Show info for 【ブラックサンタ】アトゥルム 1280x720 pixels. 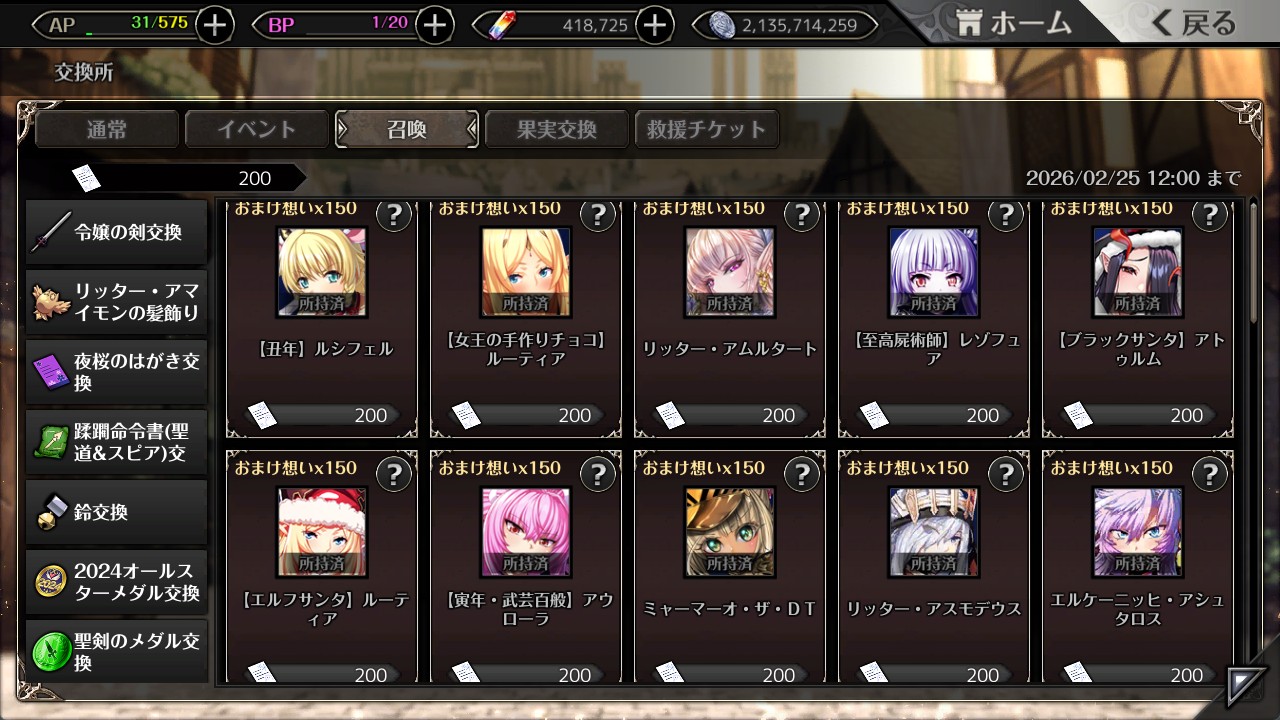1209,215
